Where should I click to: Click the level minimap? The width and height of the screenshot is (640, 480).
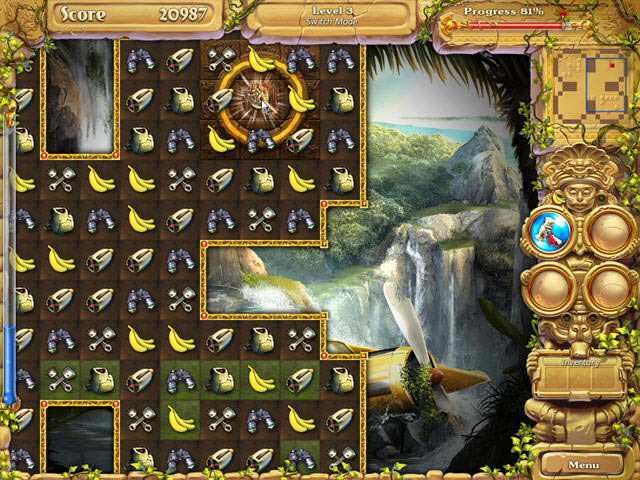(587, 86)
